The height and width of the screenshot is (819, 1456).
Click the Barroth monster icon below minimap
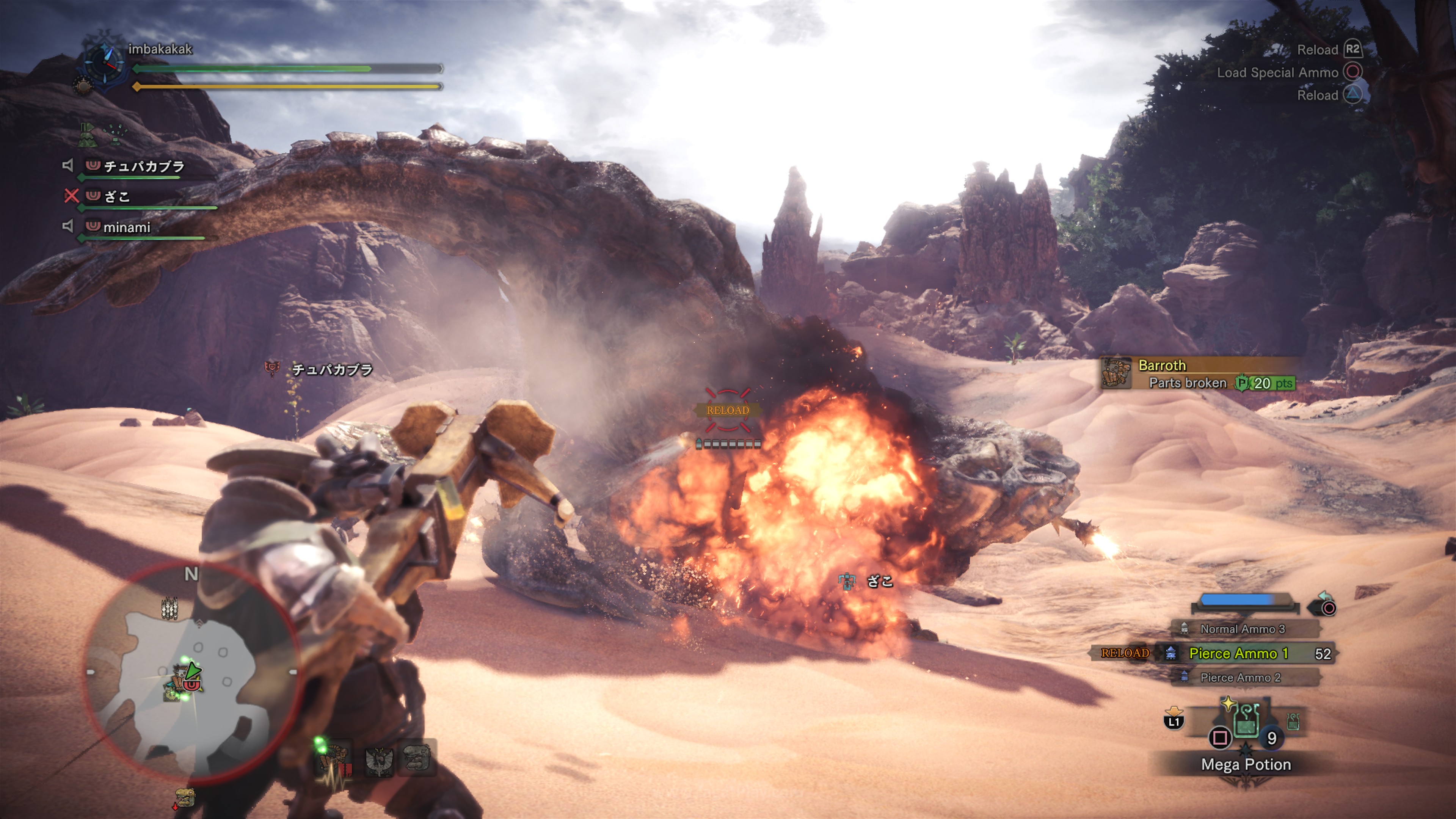click(x=185, y=797)
